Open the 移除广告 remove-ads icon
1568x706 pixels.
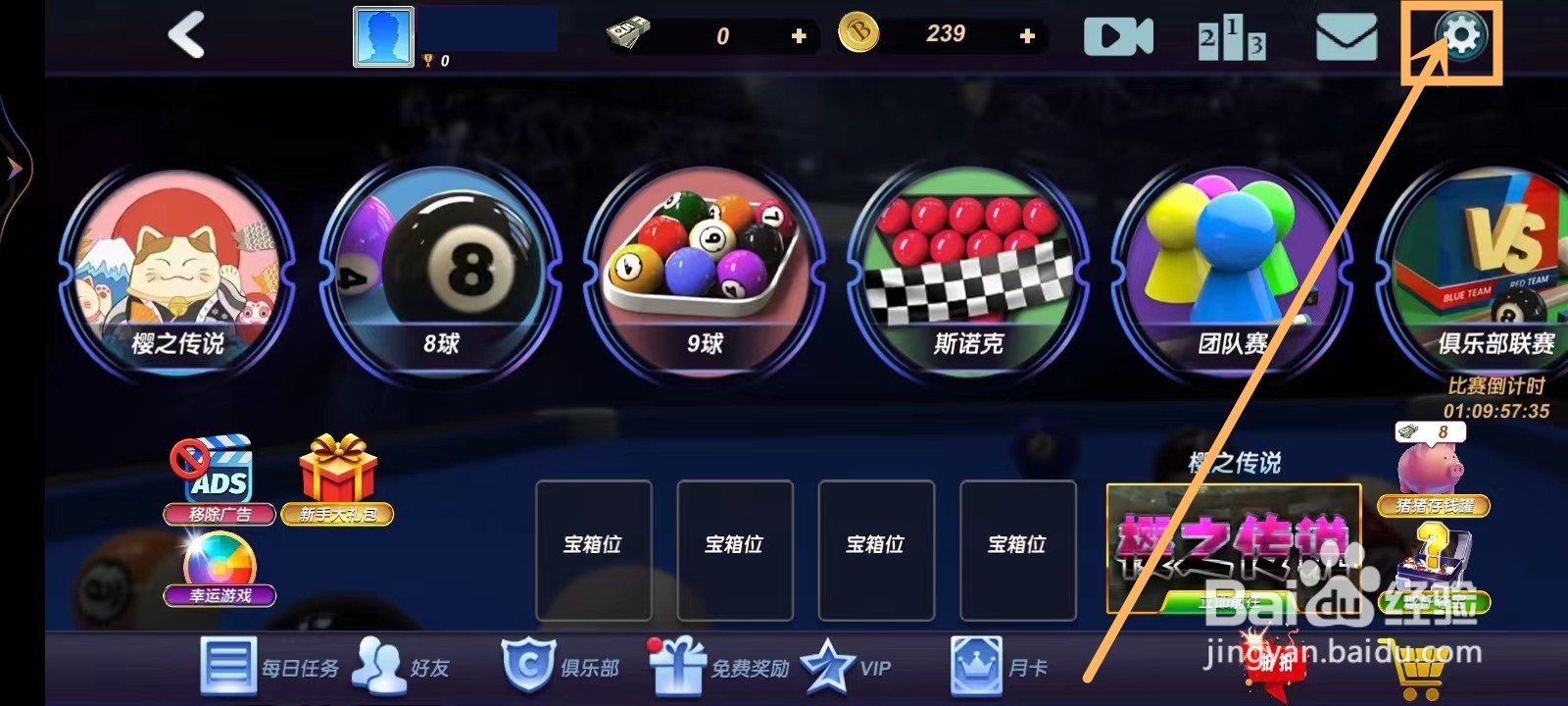tap(218, 485)
